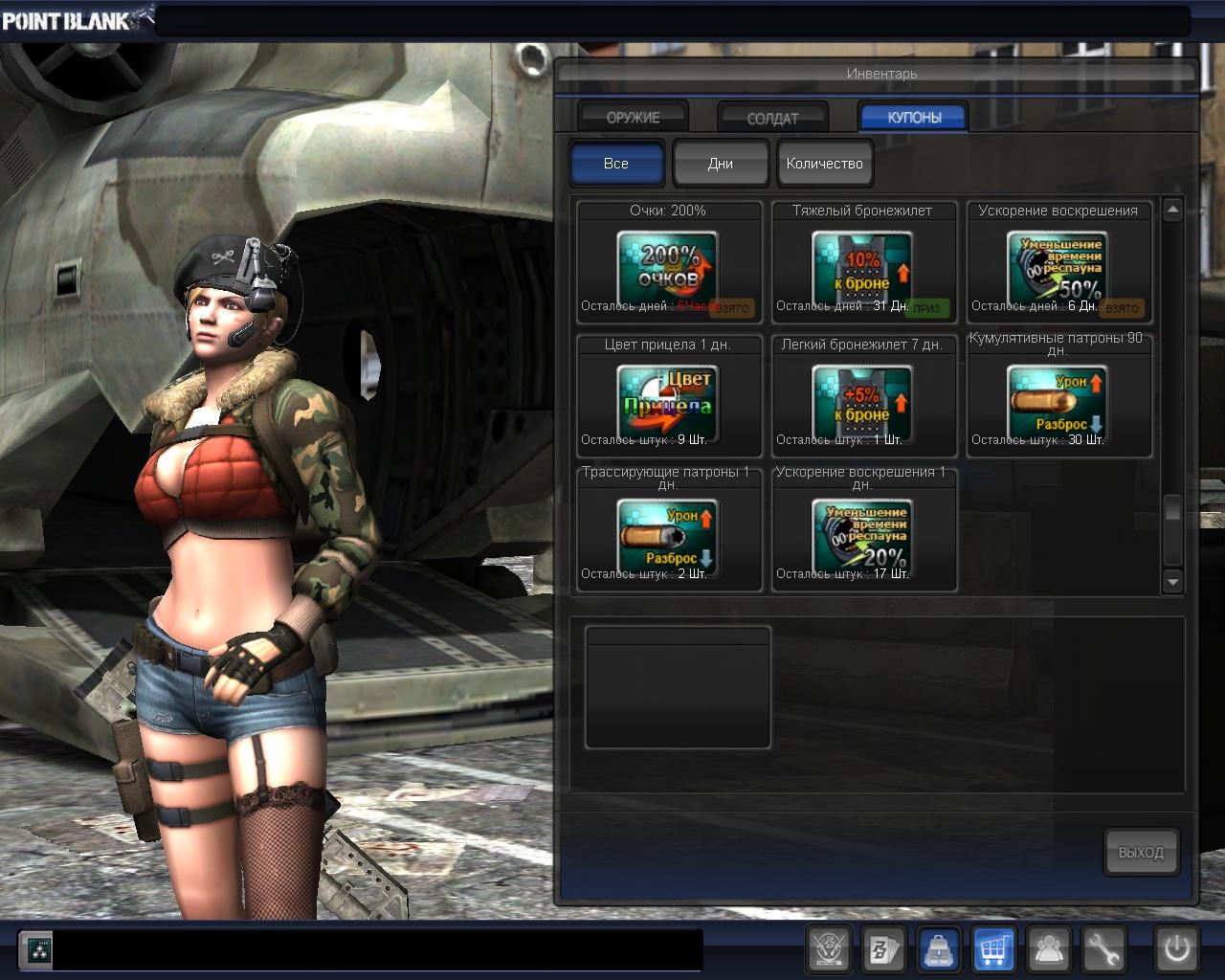Click the coupon list scroll-down arrow

coord(1173,581)
